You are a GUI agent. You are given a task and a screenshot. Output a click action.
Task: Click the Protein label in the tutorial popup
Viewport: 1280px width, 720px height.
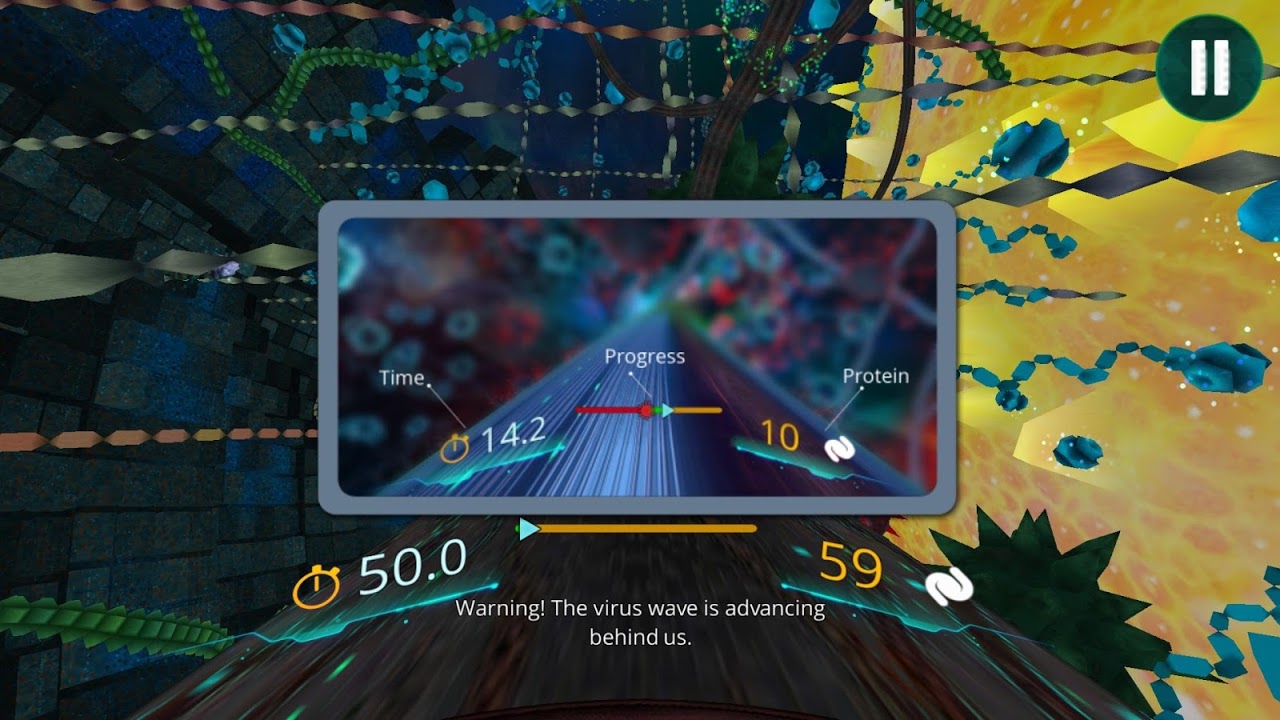(x=875, y=376)
